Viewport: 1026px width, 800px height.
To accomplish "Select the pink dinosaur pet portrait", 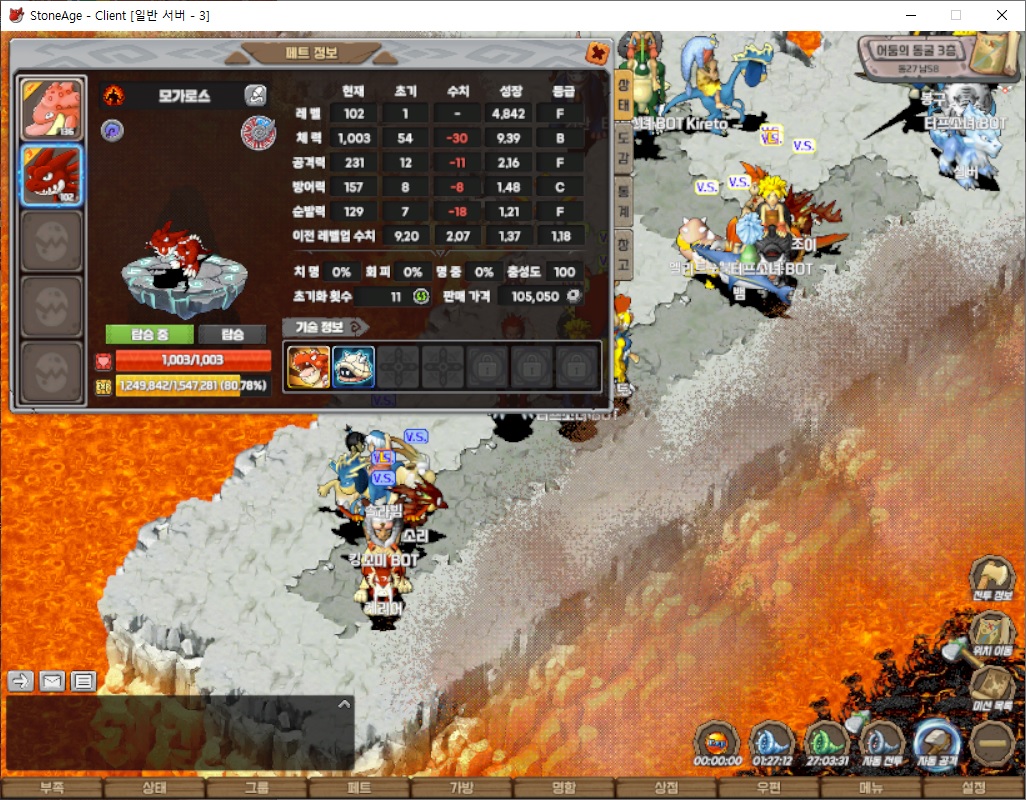I will [x=52, y=109].
